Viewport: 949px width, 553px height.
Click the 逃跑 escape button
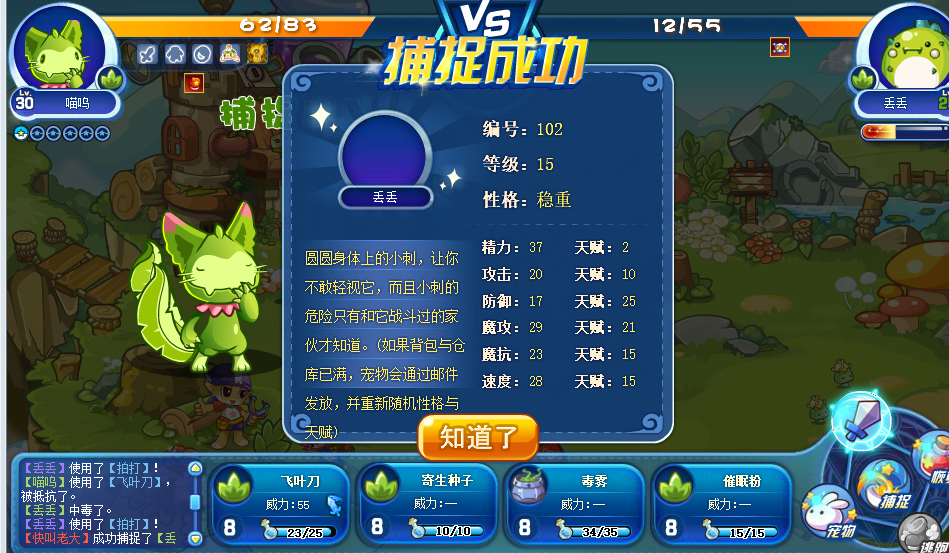tap(925, 533)
